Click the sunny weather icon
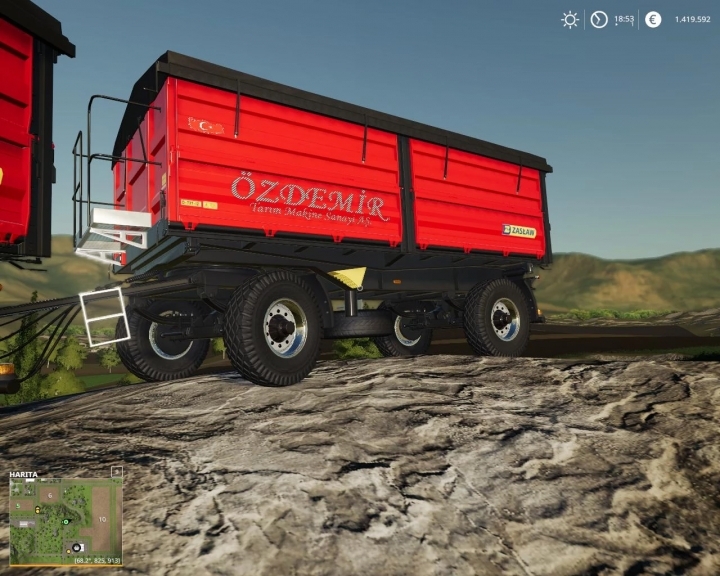720x576 pixels. [570, 19]
